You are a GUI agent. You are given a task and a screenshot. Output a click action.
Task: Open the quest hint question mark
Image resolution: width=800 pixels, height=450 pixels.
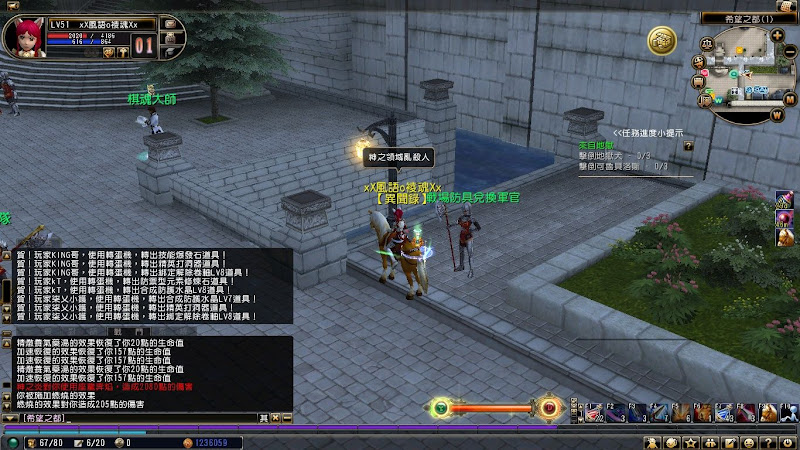point(688,145)
